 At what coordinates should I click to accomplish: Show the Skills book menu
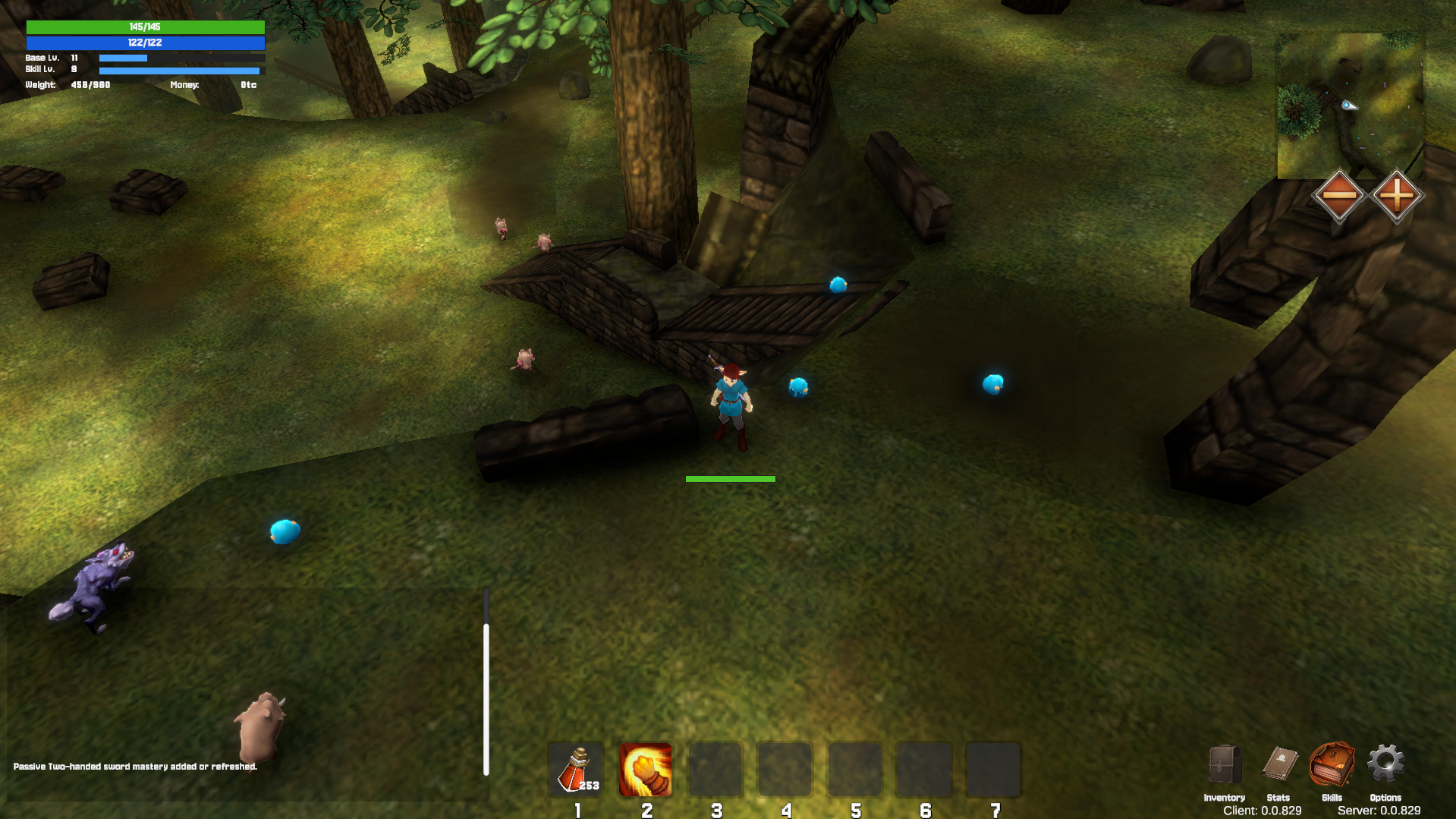(x=1332, y=765)
